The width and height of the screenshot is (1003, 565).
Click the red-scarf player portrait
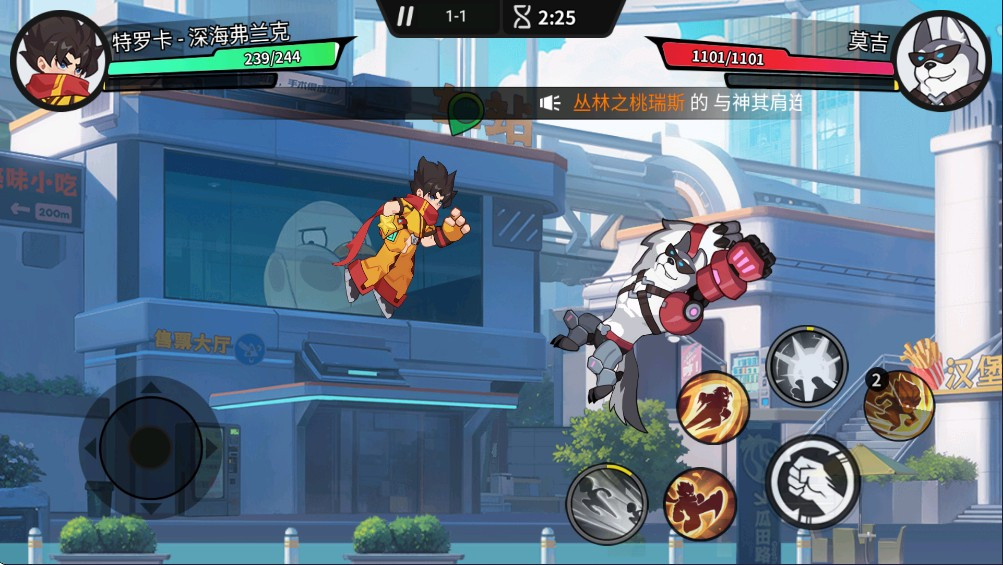[x=57, y=60]
